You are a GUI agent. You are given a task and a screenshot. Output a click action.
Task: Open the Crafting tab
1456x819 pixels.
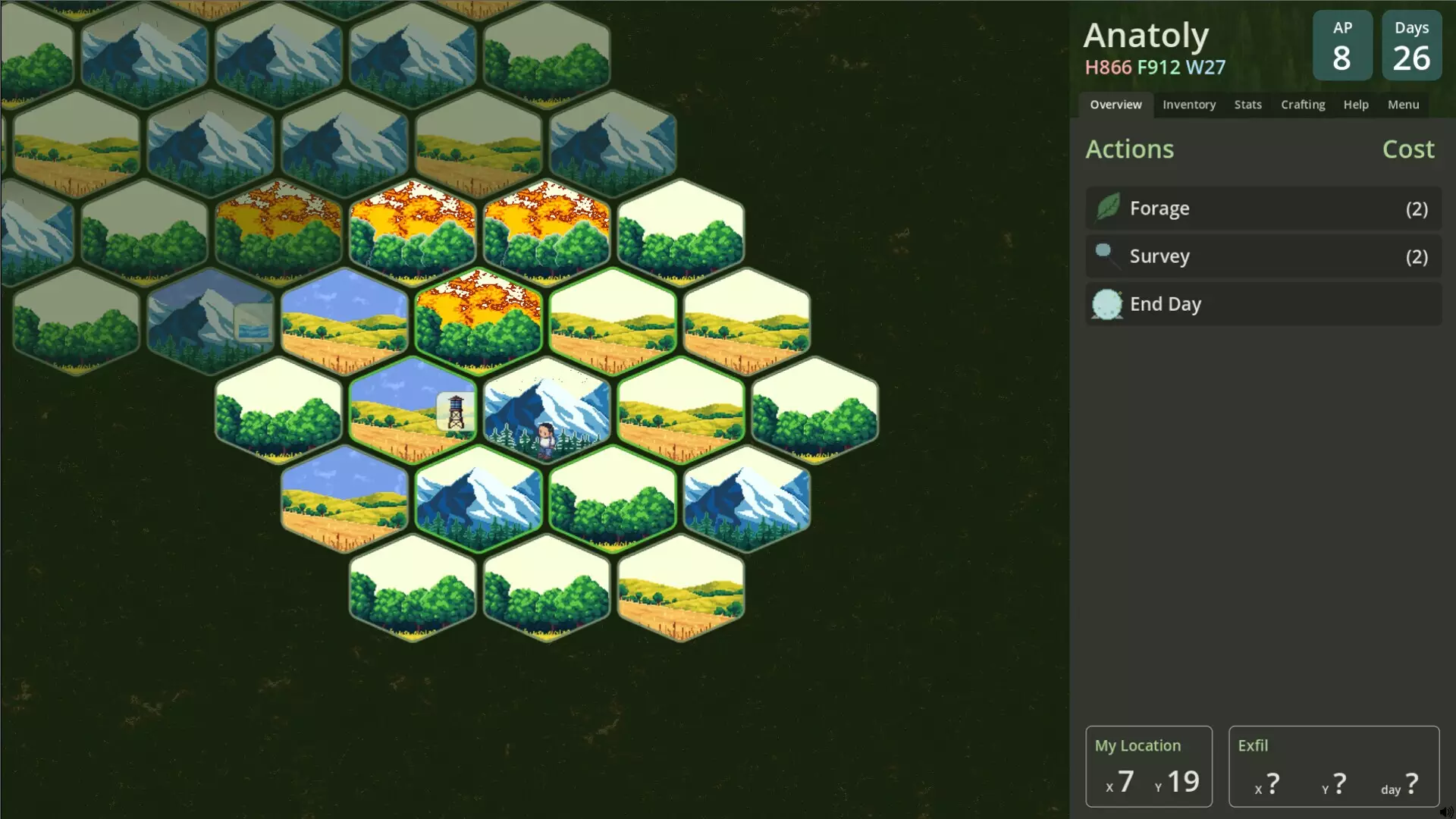[1303, 105]
